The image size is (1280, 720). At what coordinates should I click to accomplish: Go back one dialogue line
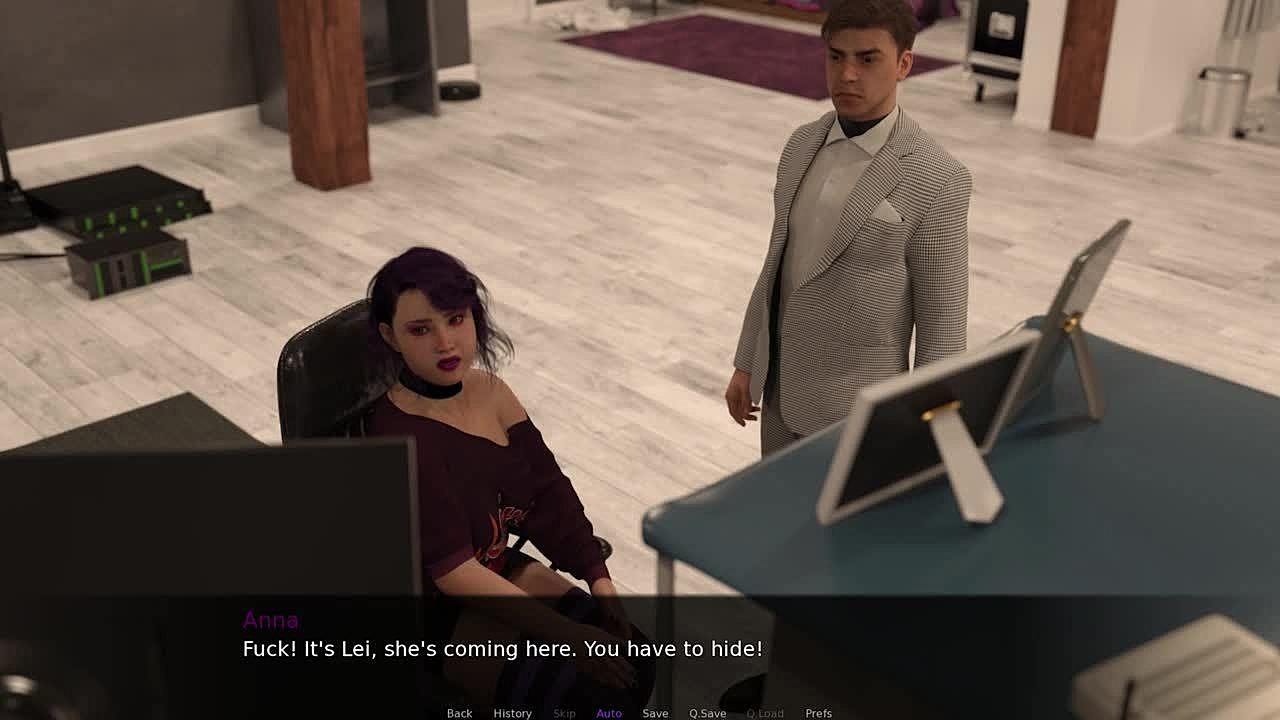pyautogui.click(x=459, y=713)
